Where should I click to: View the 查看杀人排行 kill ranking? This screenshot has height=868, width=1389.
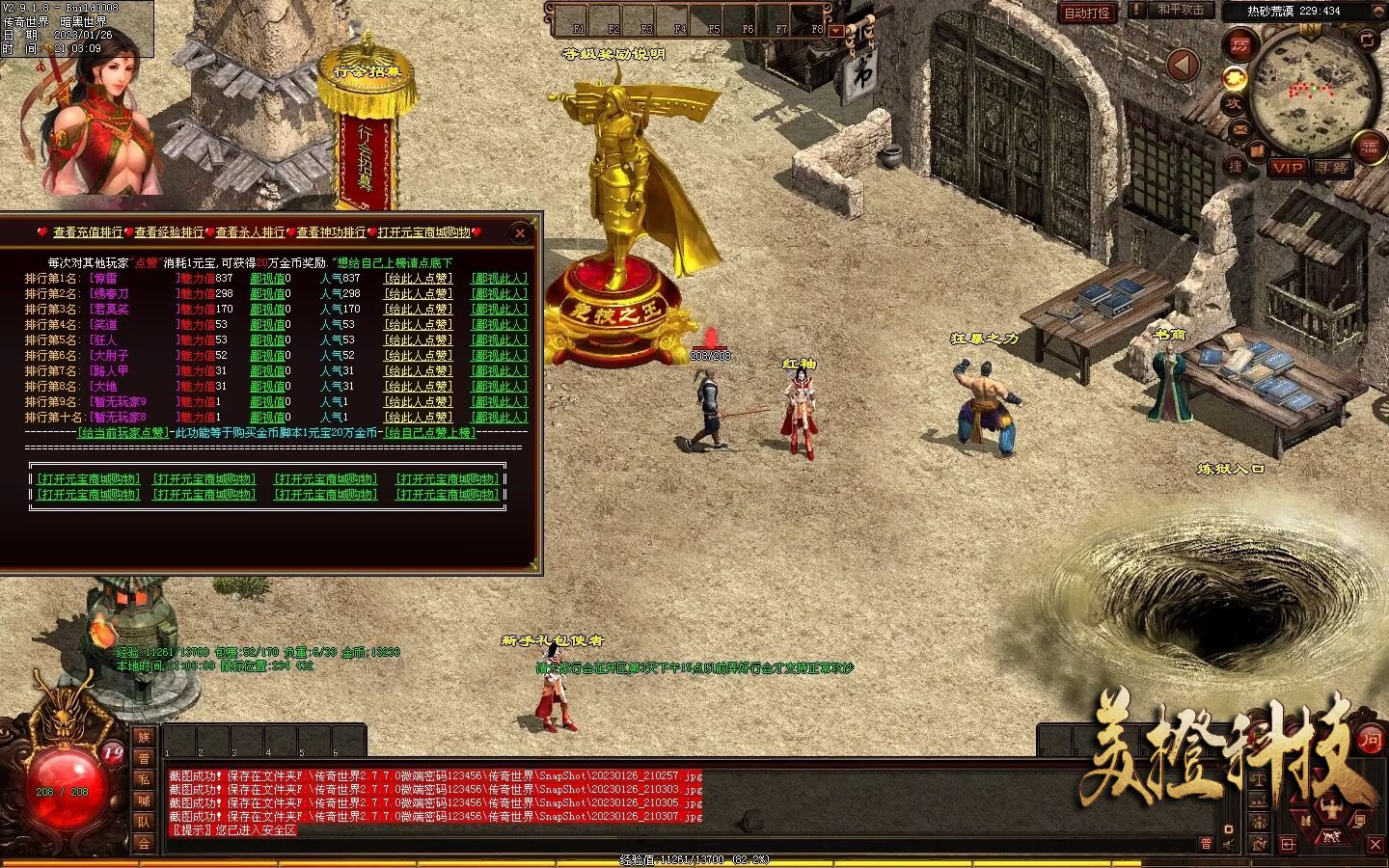pyautogui.click(x=250, y=232)
